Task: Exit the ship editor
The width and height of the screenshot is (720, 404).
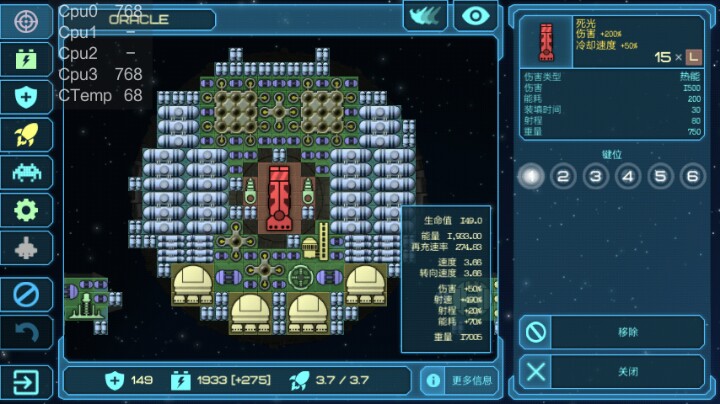Action: (x=26, y=382)
